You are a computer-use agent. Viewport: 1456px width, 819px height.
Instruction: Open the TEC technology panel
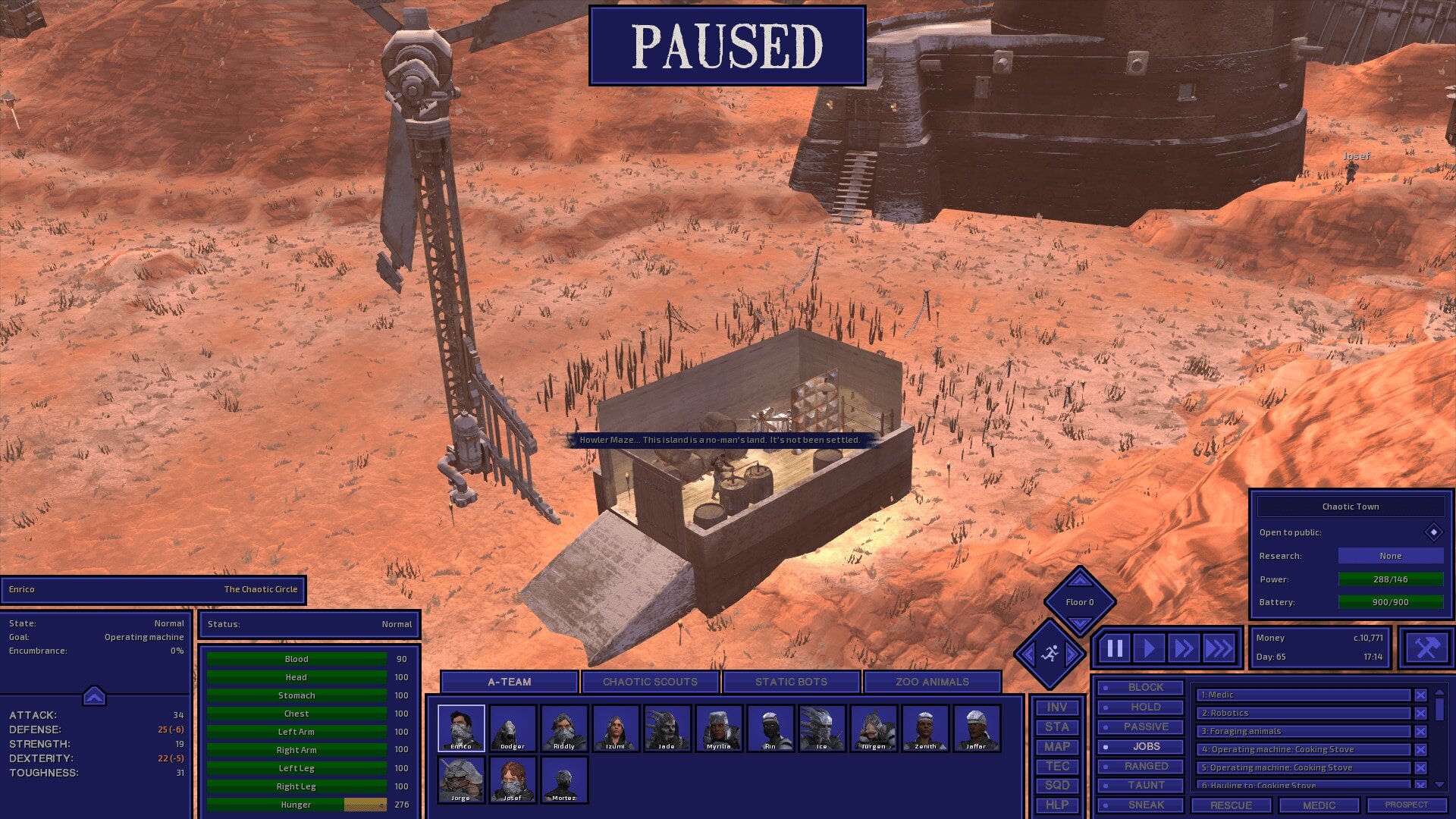pyautogui.click(x=1057, y=766)
